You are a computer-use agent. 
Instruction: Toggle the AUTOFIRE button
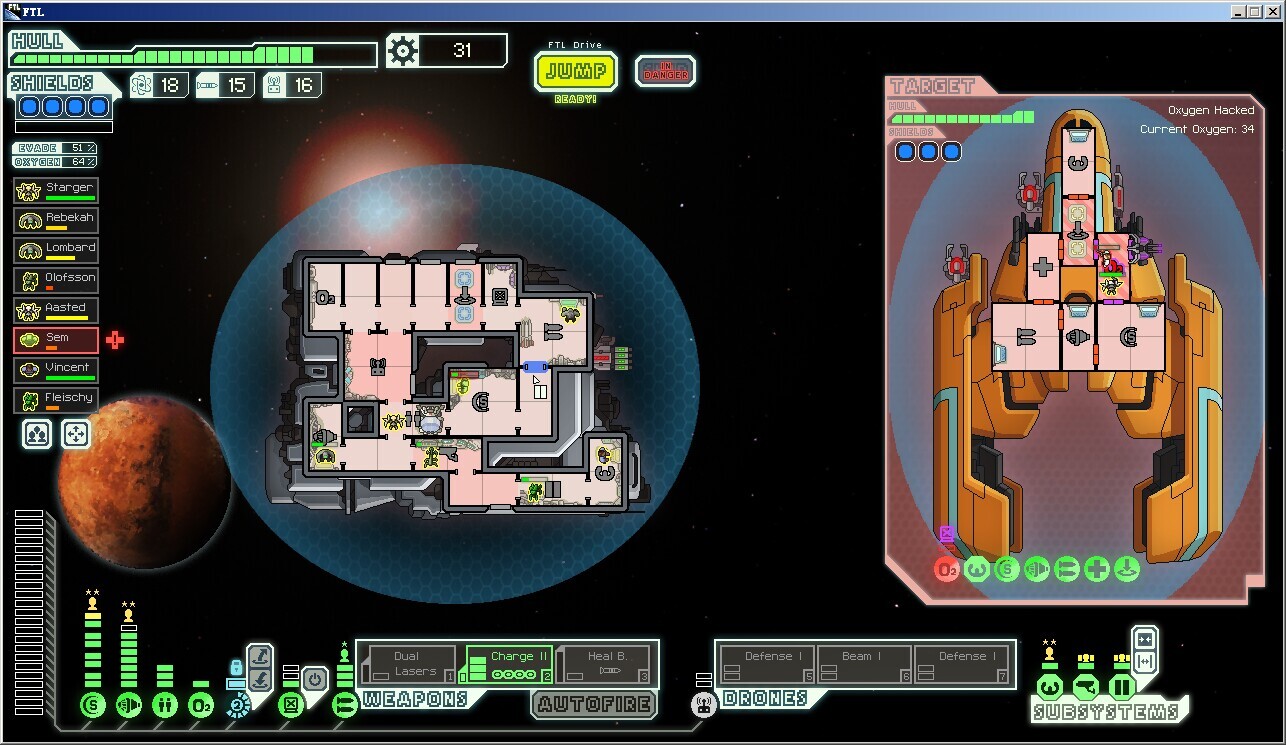(594, 704)
